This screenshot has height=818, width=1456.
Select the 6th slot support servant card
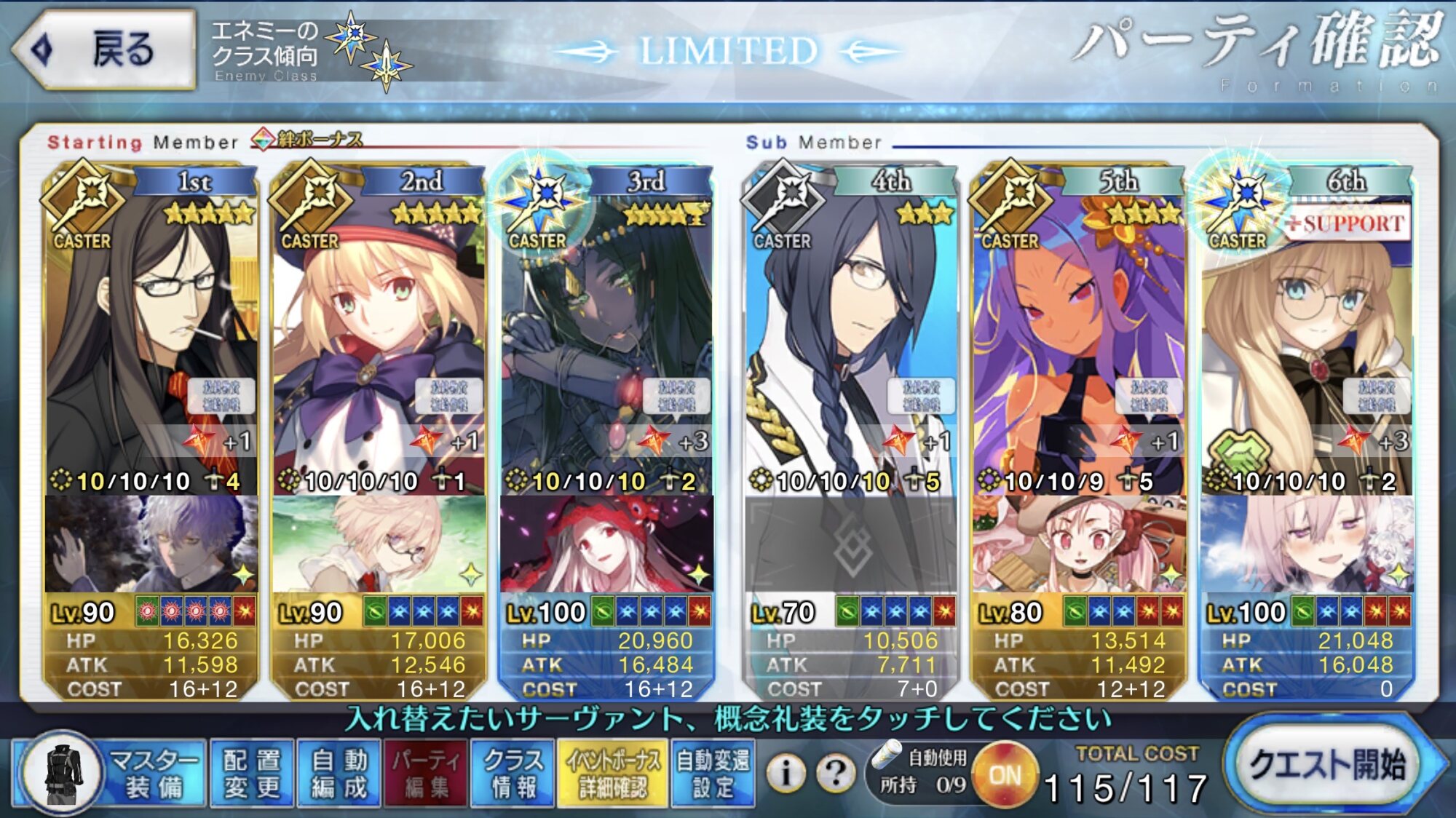1307,327
